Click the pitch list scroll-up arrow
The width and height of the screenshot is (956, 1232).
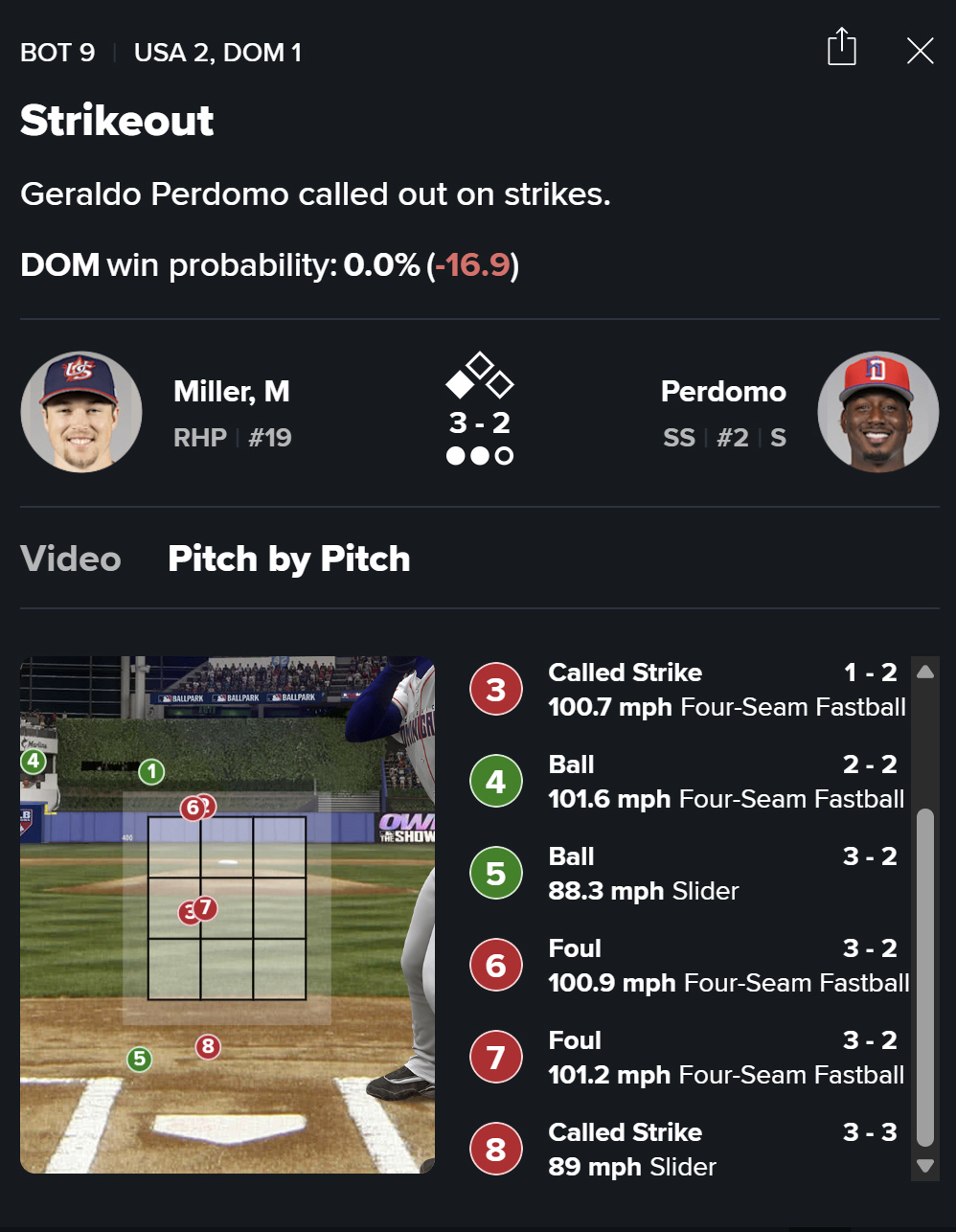pyautogui.click(x=924, y=672)
